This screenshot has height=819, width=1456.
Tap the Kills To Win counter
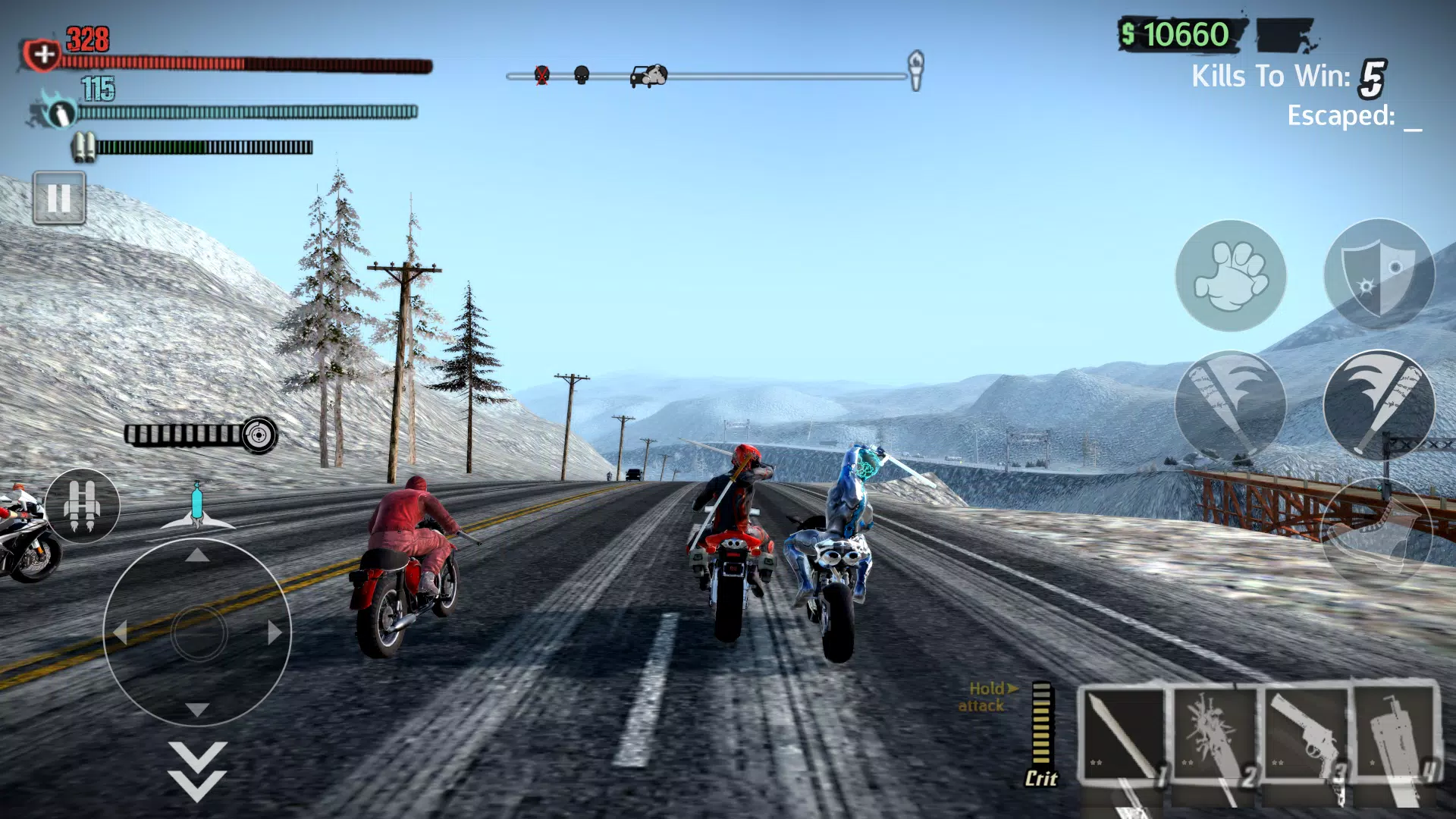[1289, 76]
